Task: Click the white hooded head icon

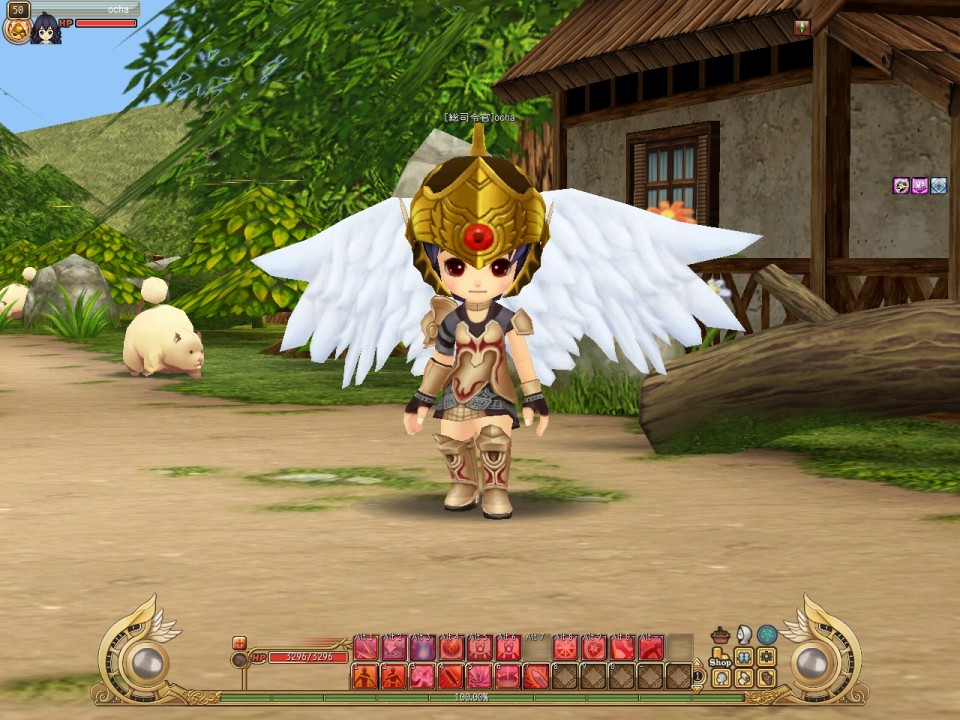Action: click(x=743, y=634)
